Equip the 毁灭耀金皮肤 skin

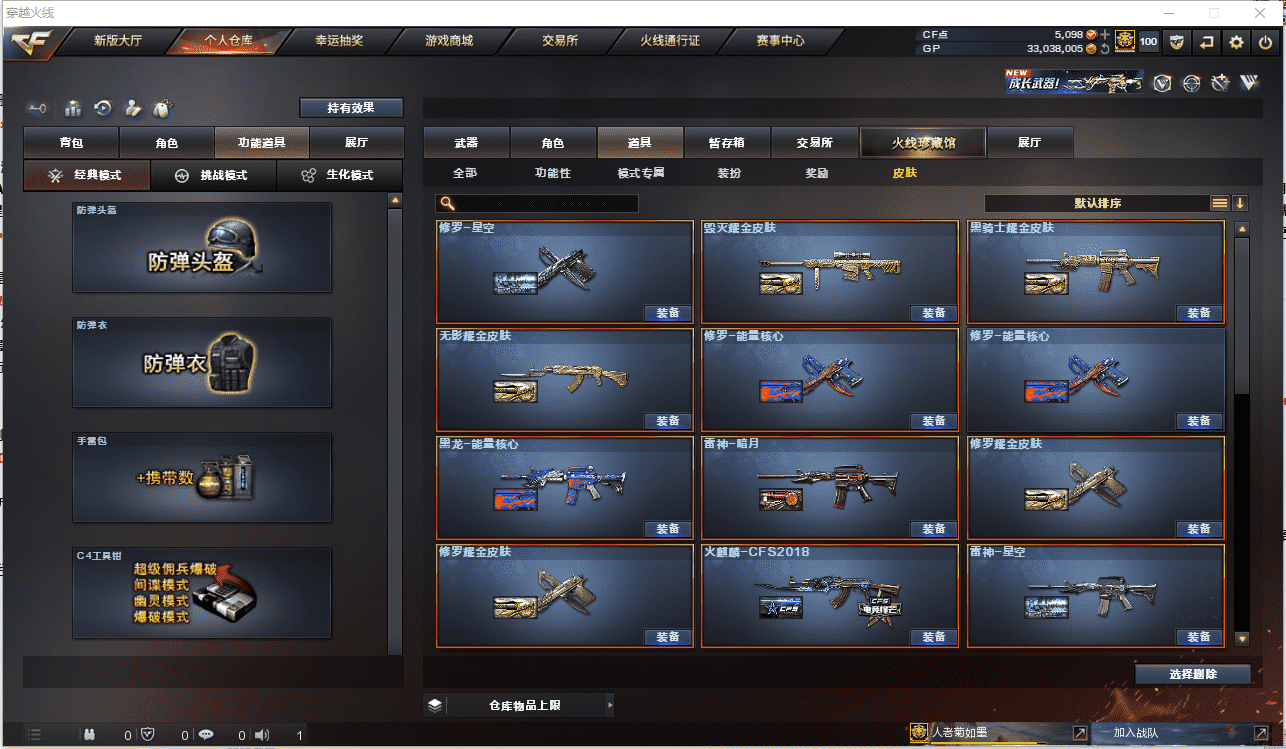933,313
